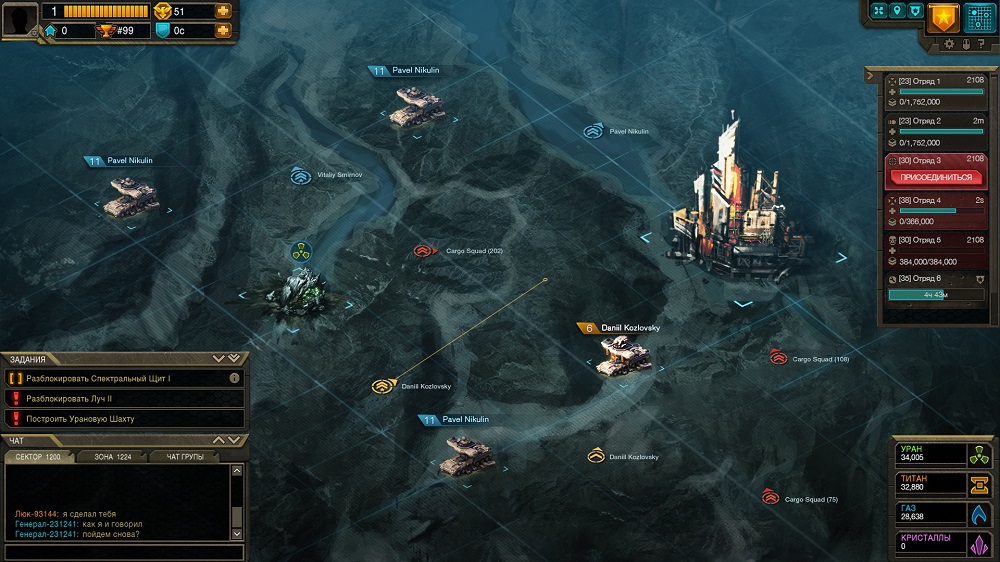Open help with the question mark icon

pyautogui.click(x=981, y=44)
